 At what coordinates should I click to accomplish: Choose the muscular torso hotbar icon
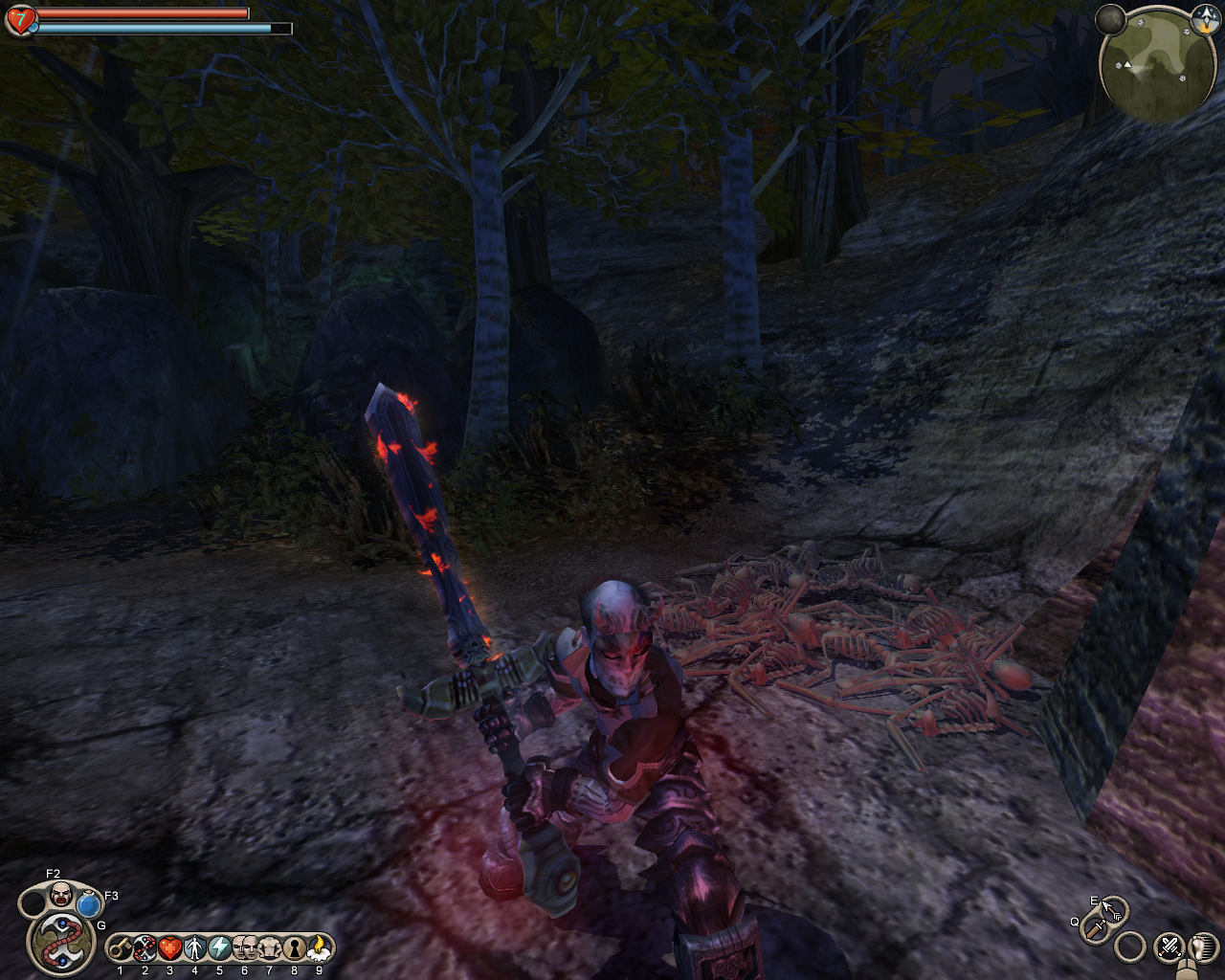click(x=269, y=948)
